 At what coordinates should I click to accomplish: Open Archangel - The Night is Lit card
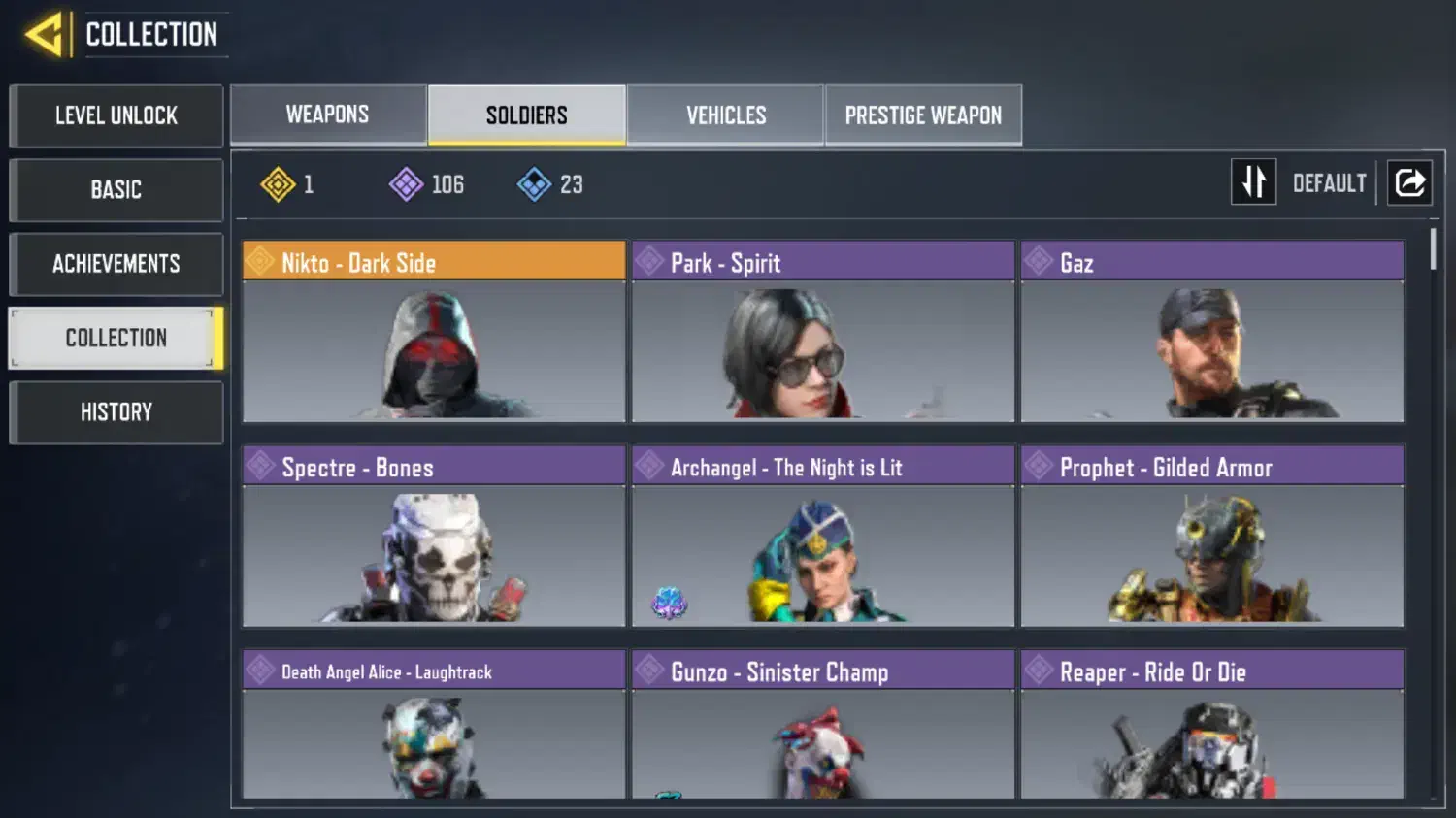pyautogui.click(x=823, y=536)
